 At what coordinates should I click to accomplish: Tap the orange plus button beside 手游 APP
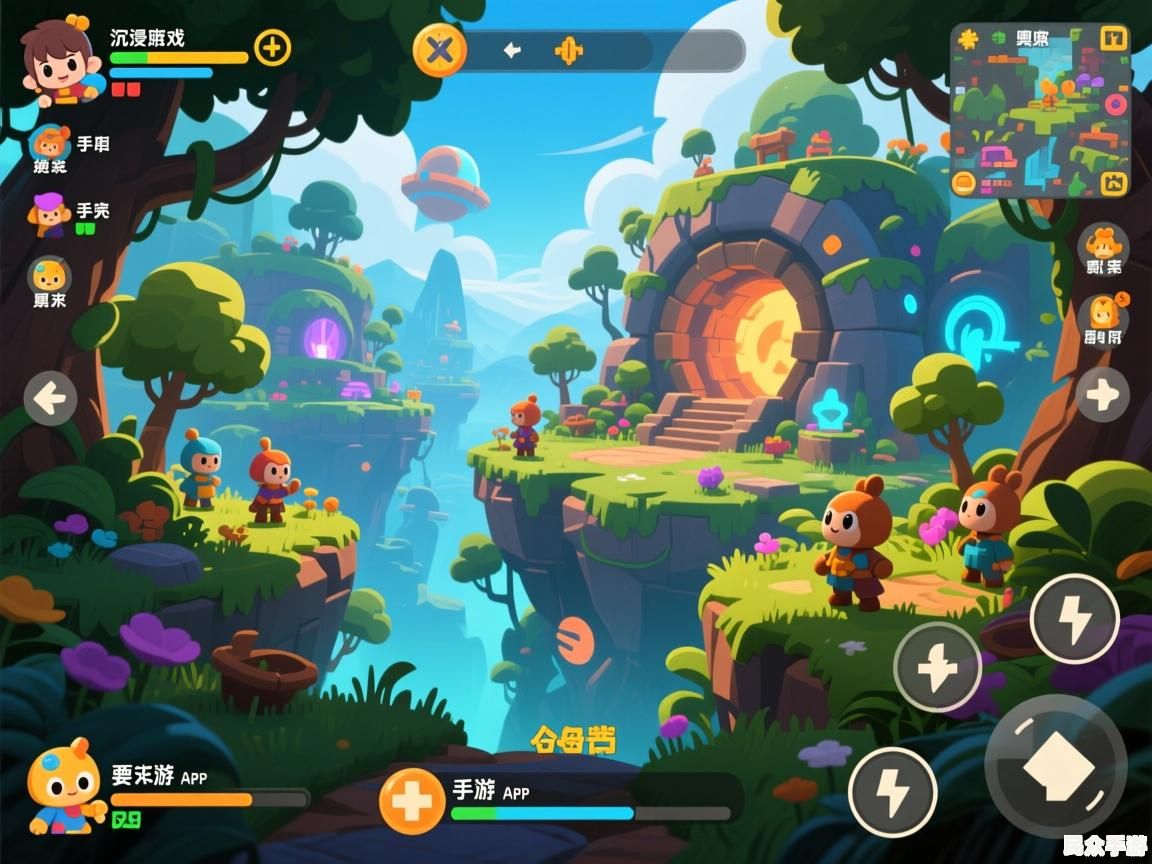pyautogui.click(x=412, y=801)
